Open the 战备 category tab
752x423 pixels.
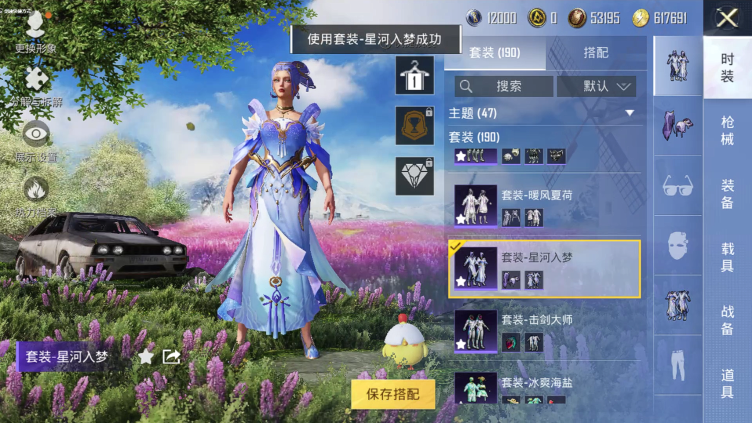727,320
